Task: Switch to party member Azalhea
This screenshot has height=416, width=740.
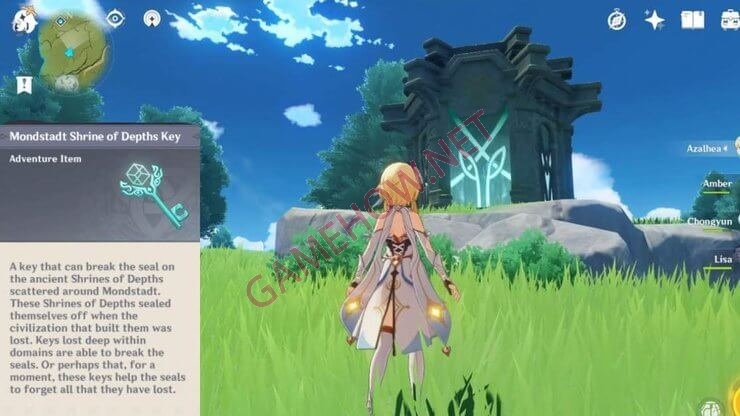Action: point(708,148)
